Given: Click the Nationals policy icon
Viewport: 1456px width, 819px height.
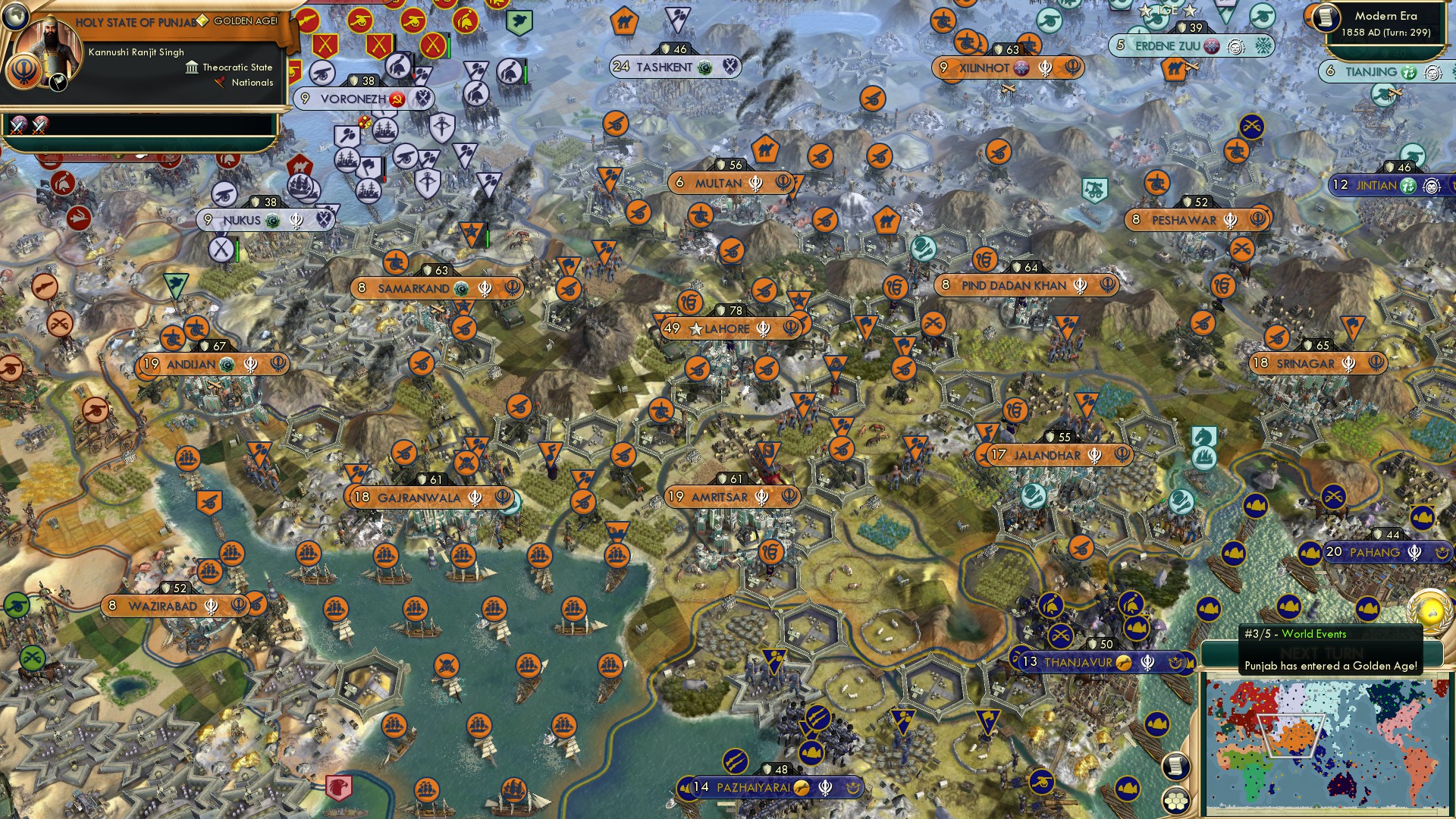Looking at the screenshot, I should tap(221, 83).
